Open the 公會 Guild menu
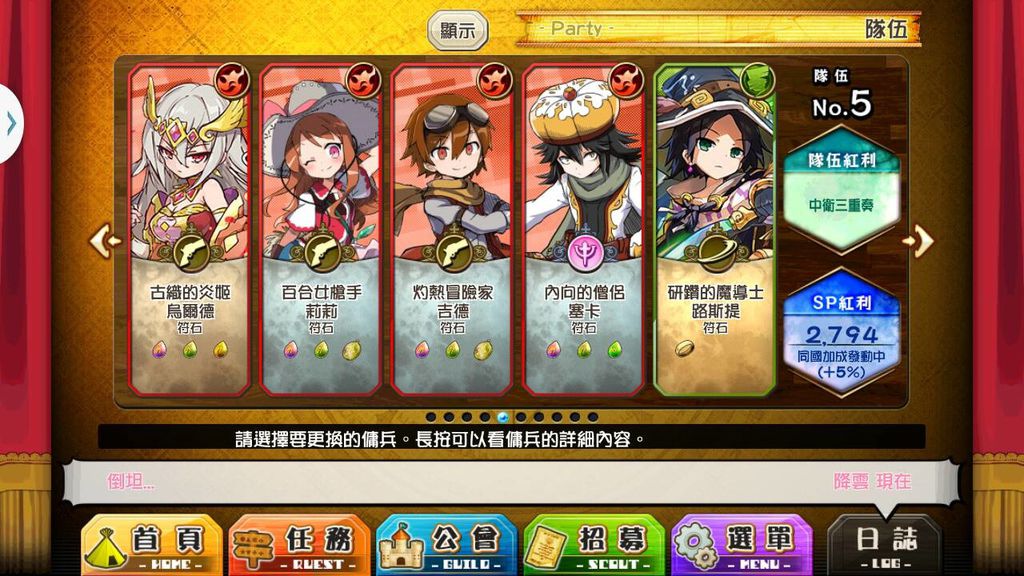This screenshot has width=1024, height=576. (x=446, y=546)
